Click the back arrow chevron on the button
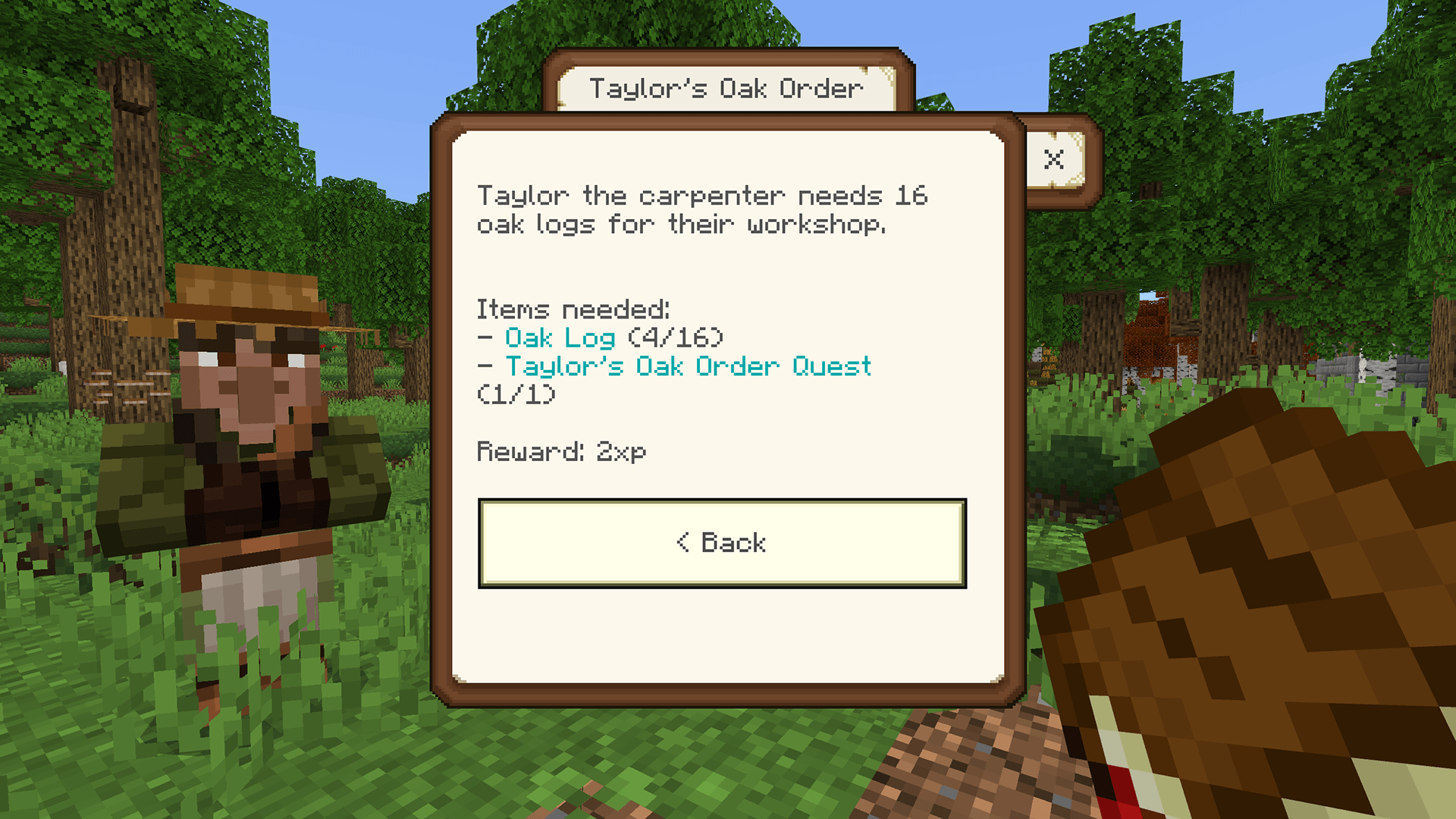The image size is (1456, 819). (x=683, y=541)
